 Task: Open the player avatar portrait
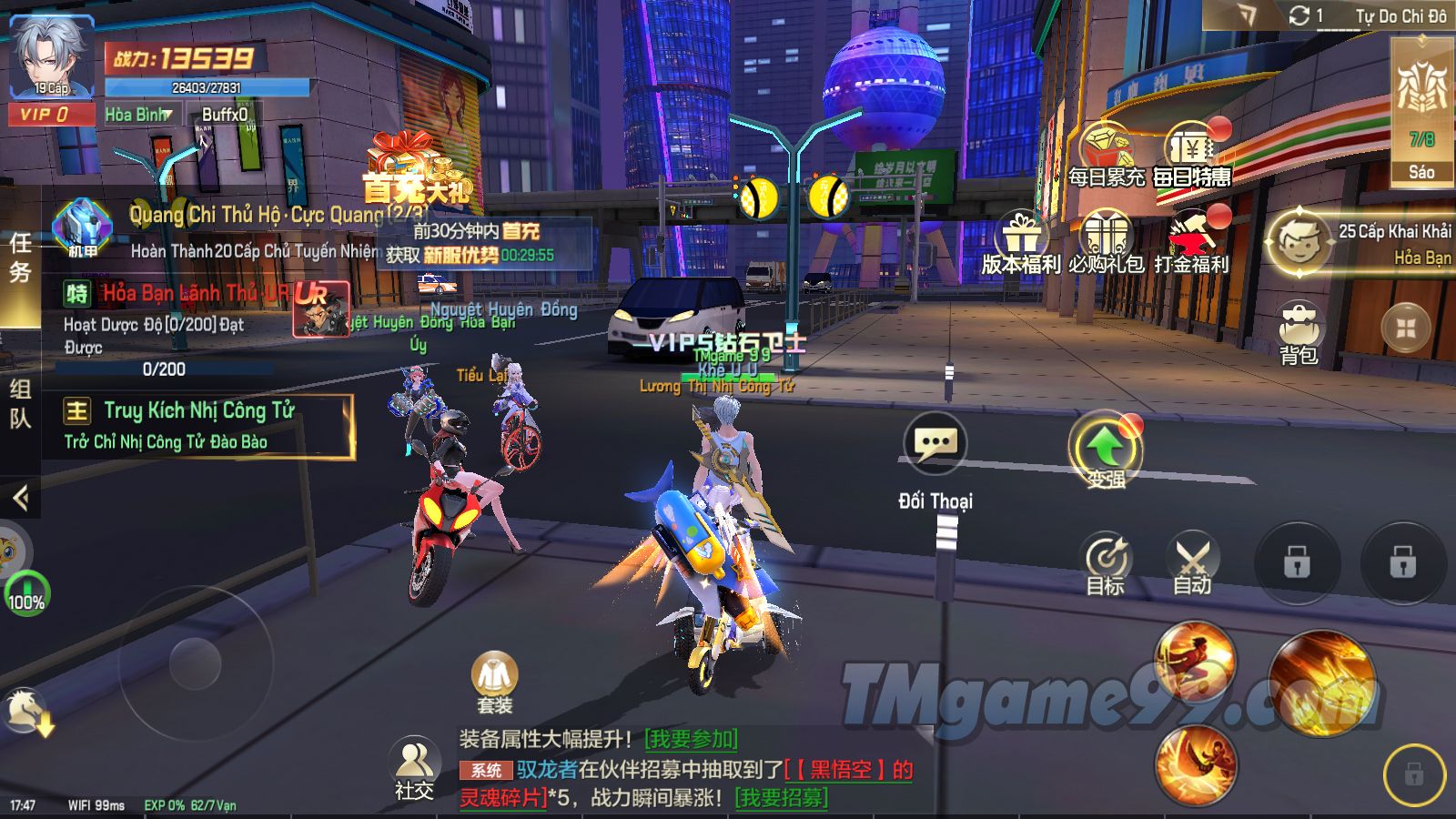pos(51,56)
